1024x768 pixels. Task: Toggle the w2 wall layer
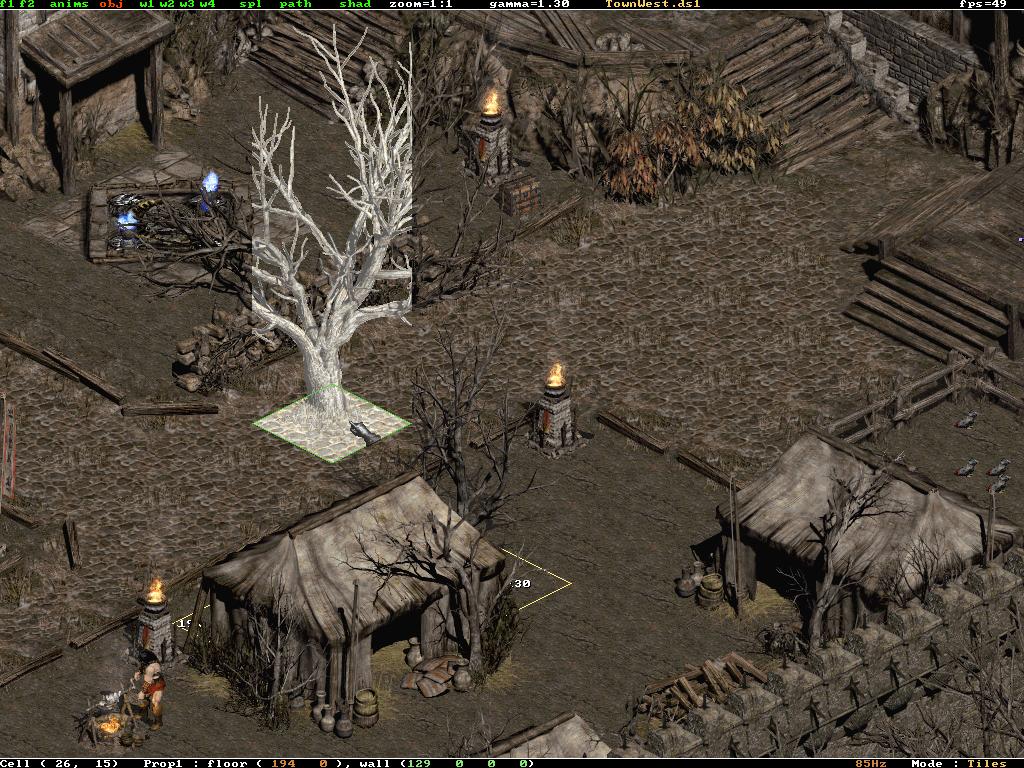pos(167,4)
